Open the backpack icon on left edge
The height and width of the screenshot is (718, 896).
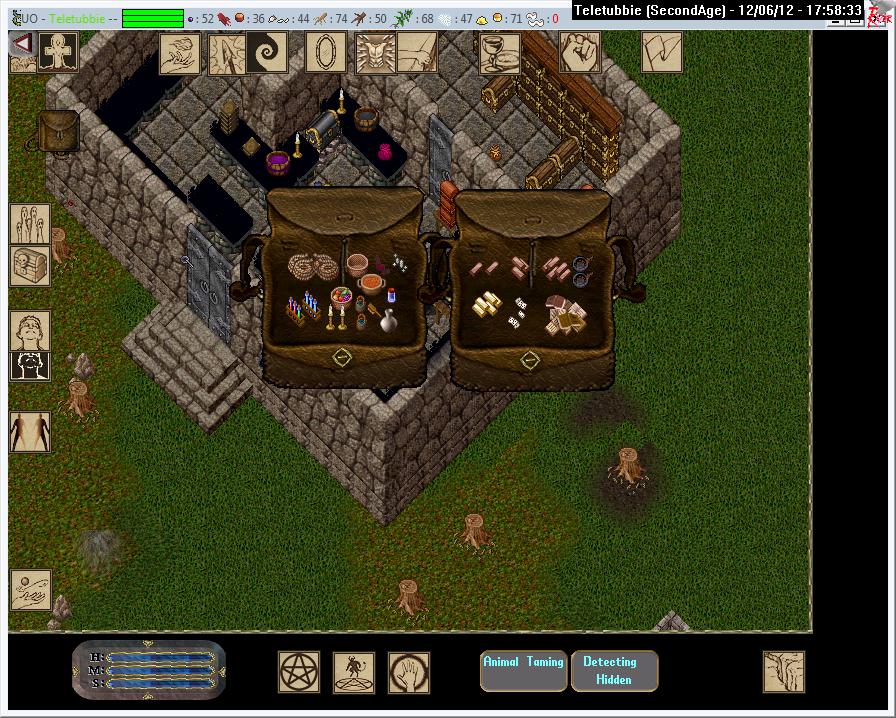(57, 131)
